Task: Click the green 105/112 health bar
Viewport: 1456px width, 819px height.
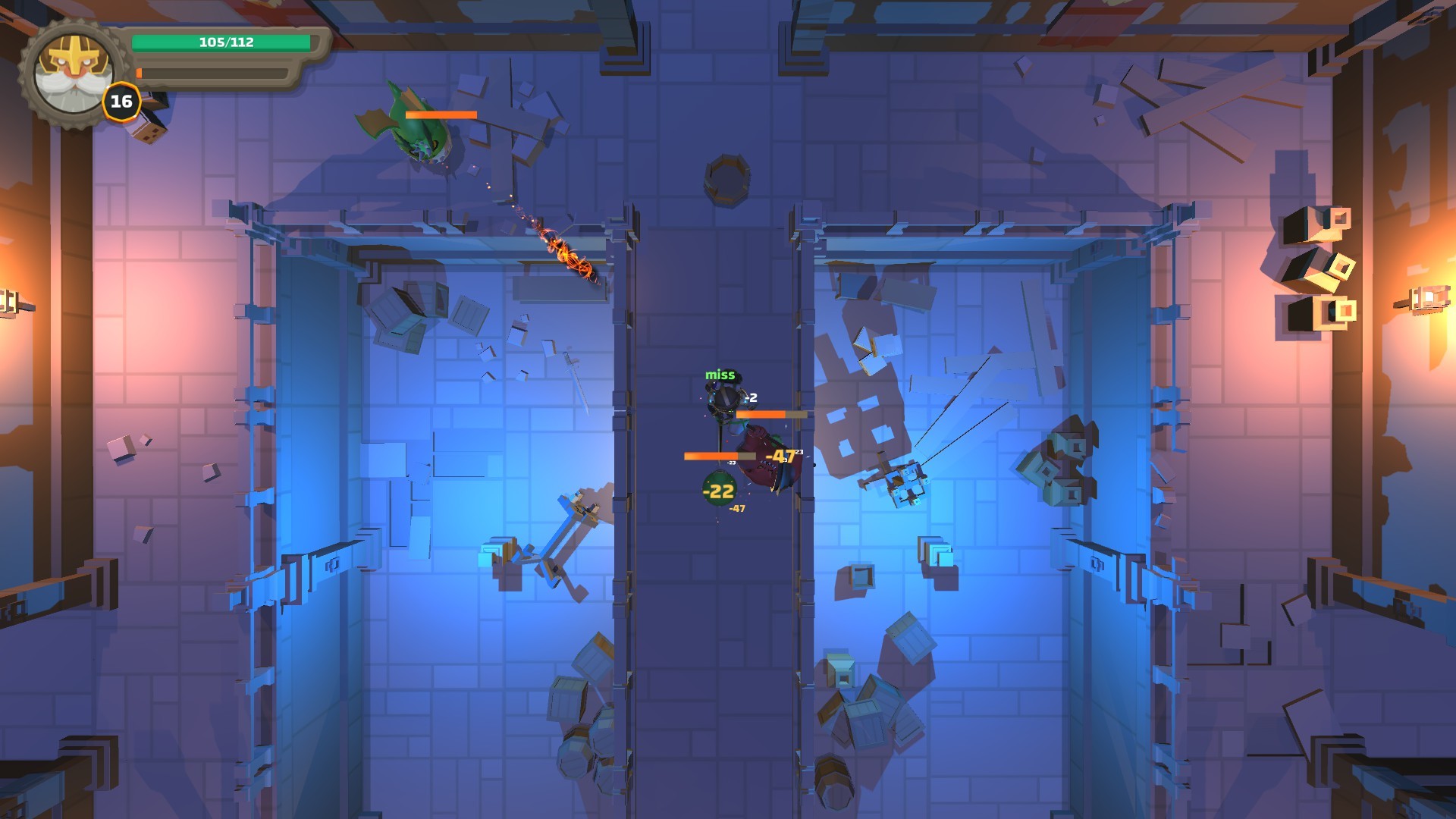Action: tap(220, 43)
